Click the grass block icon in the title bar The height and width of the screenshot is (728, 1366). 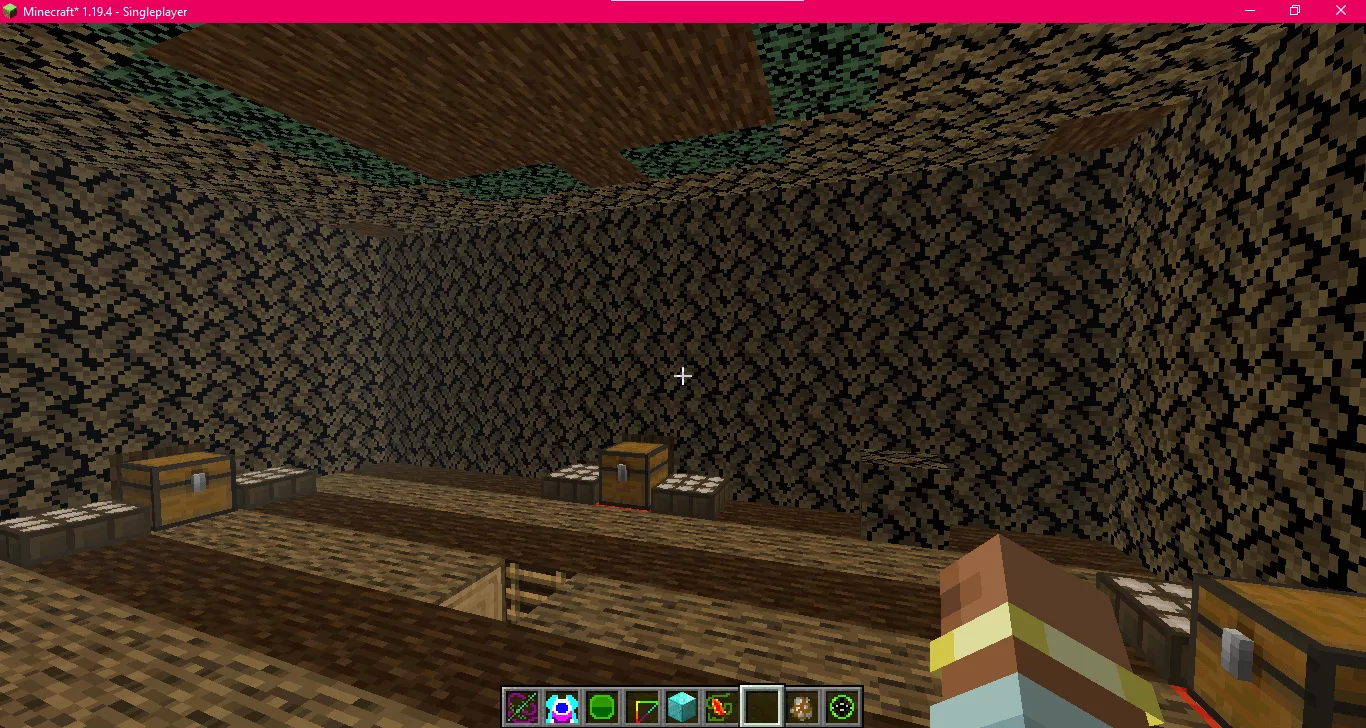tap(8, 10)
